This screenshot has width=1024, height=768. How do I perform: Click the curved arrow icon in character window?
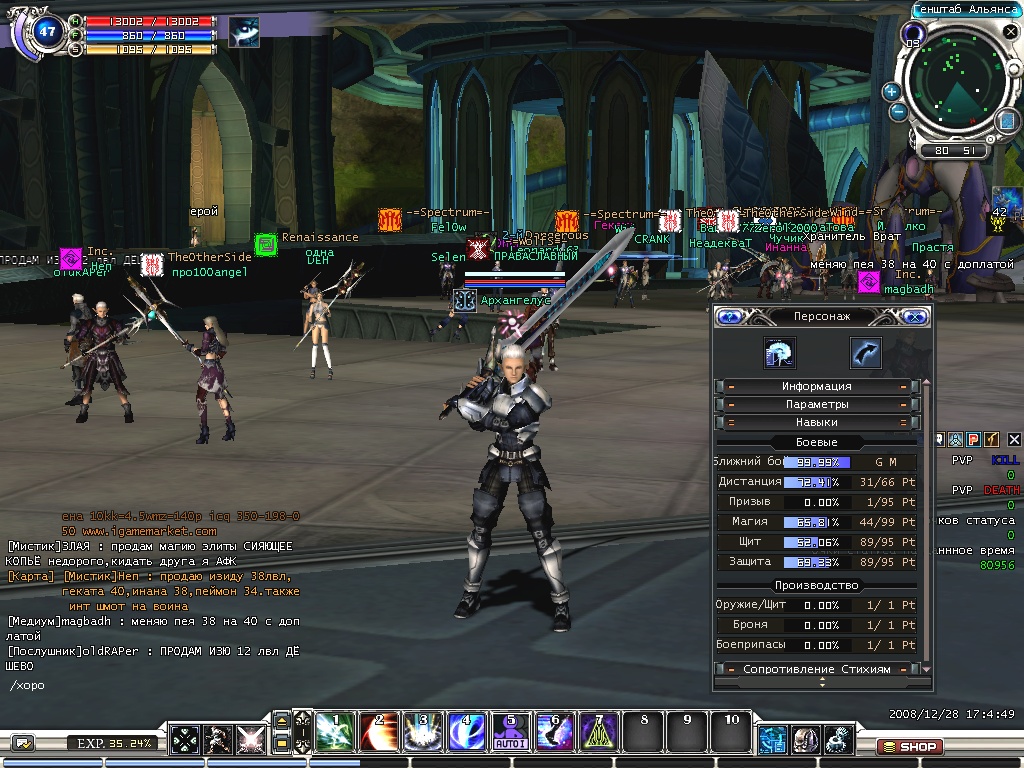click(x=865, y=352)
